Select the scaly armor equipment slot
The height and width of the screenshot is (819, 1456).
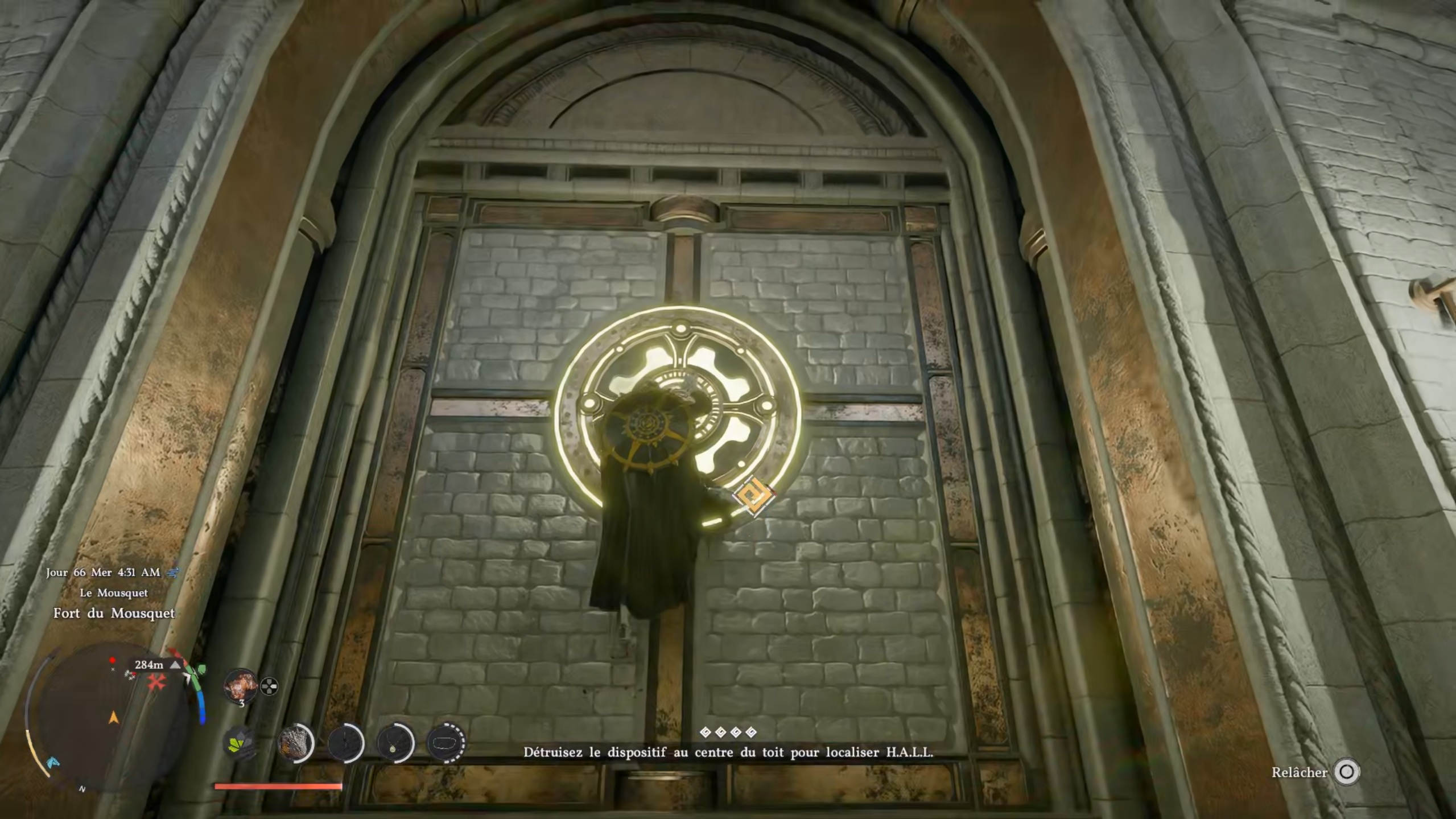pyautogui.click(x=295, y=743)
